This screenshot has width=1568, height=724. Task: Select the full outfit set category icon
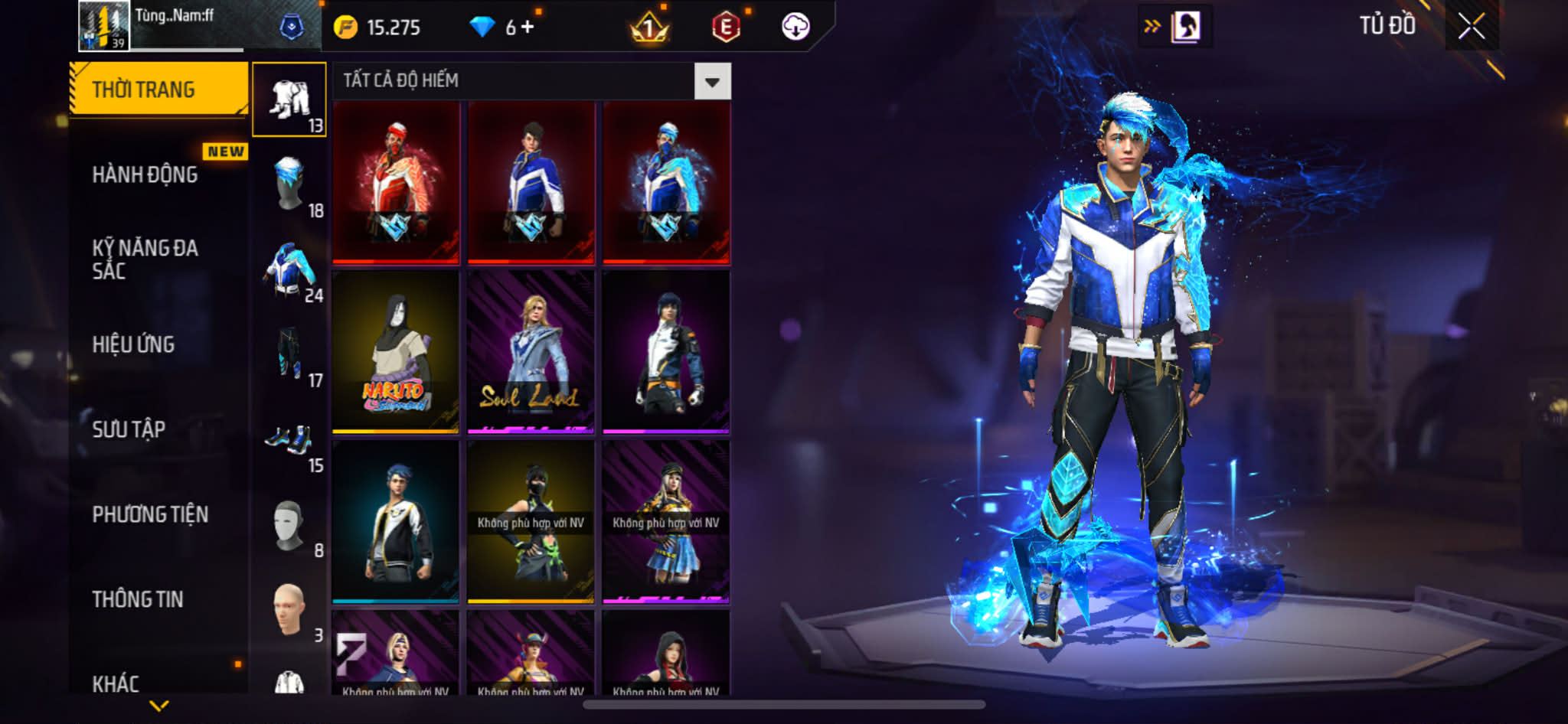tap(289, 99)
